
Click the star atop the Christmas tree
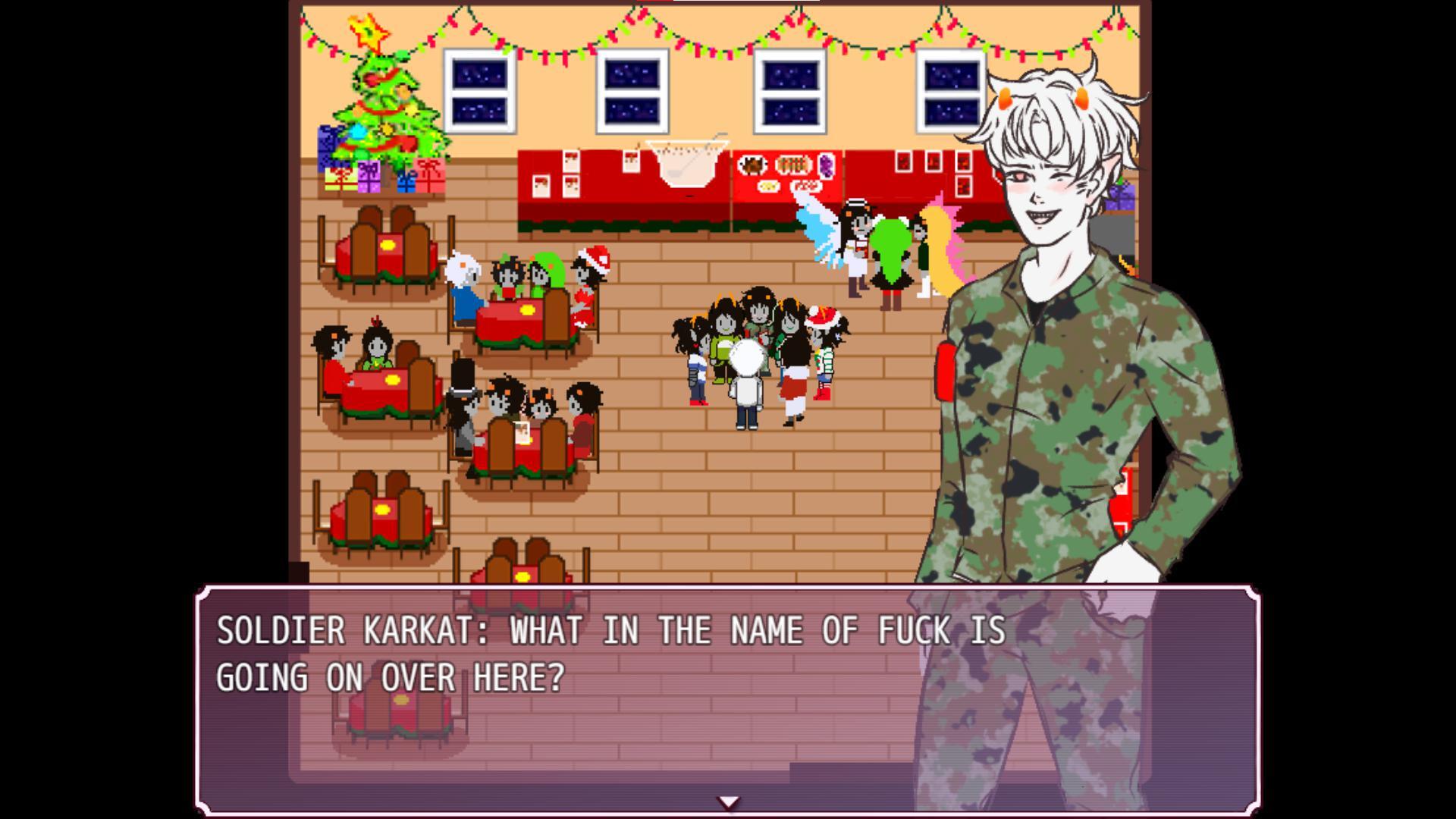tap(366, 30)
